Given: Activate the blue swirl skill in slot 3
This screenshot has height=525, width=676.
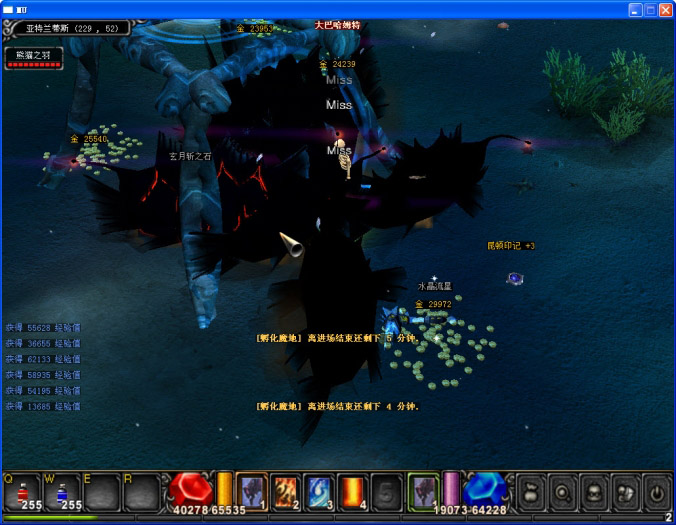Looking at the screenshot, I should pos(320,491).
